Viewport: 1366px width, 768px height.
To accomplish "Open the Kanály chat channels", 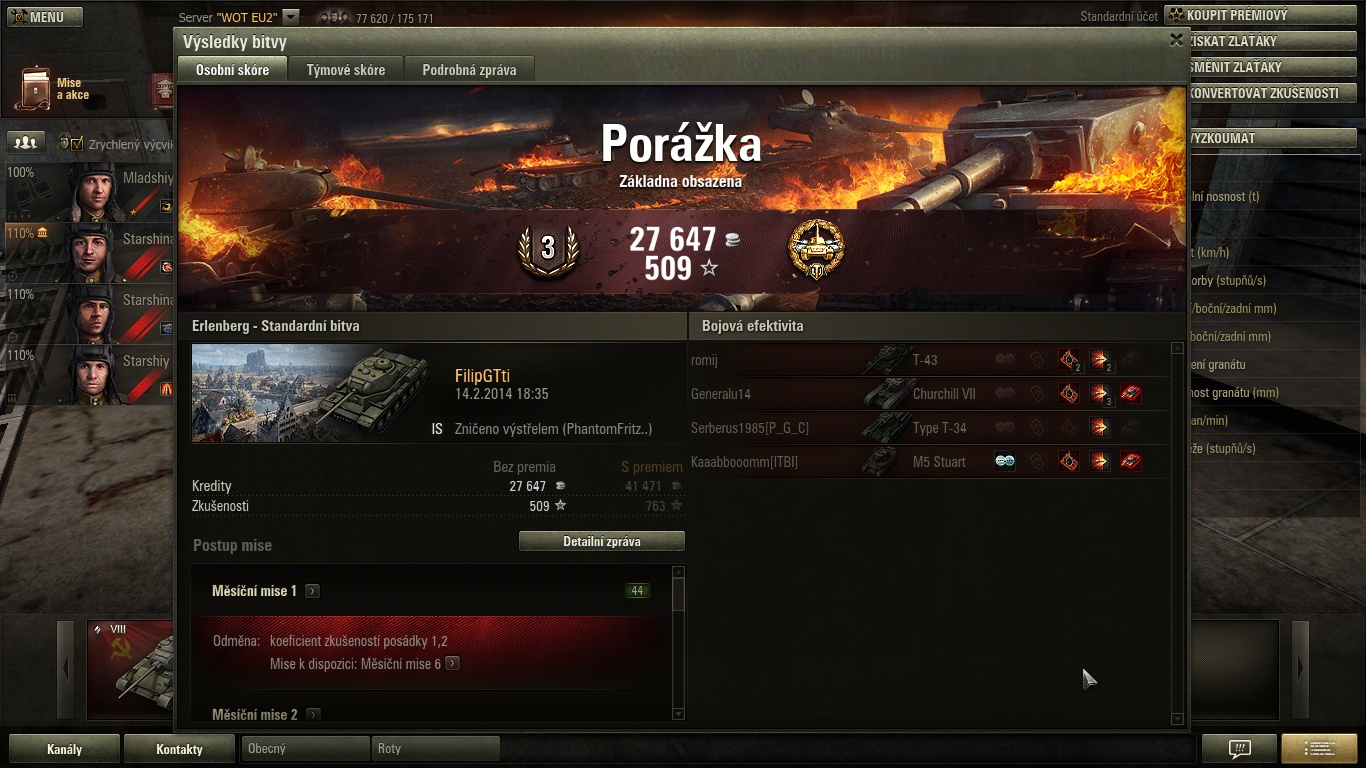I will coord(64,749).
